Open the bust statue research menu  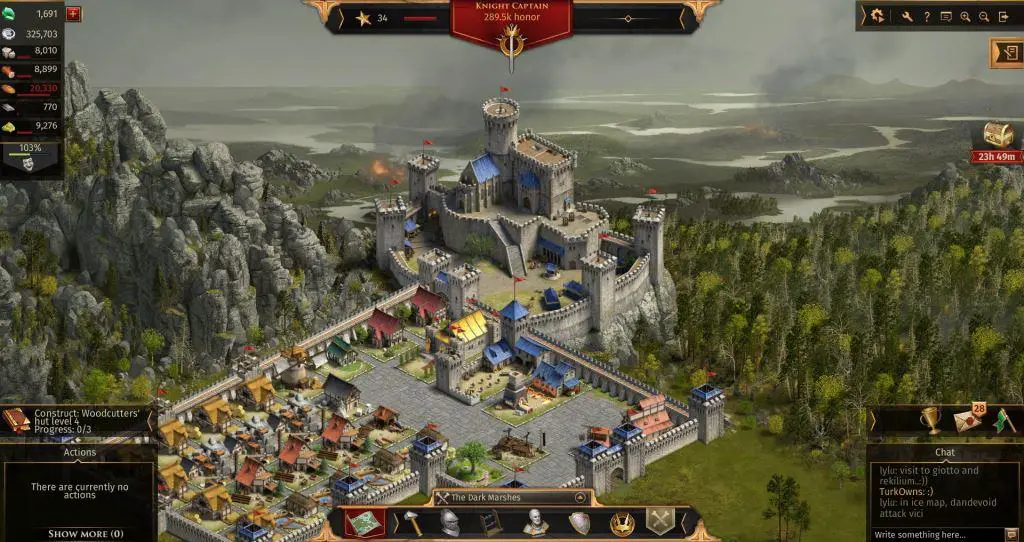tap(537, 522)
